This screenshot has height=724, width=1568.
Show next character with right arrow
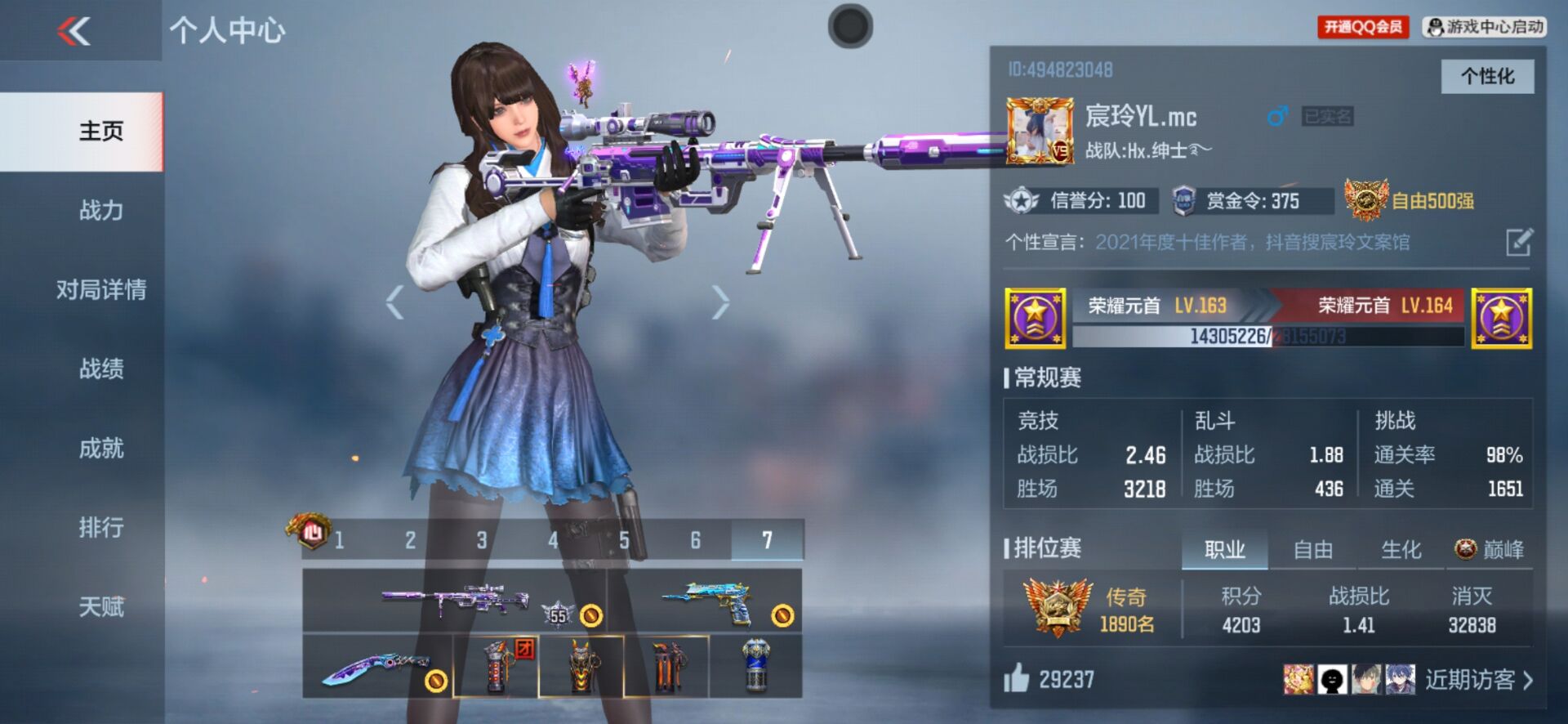pos(719,302)
